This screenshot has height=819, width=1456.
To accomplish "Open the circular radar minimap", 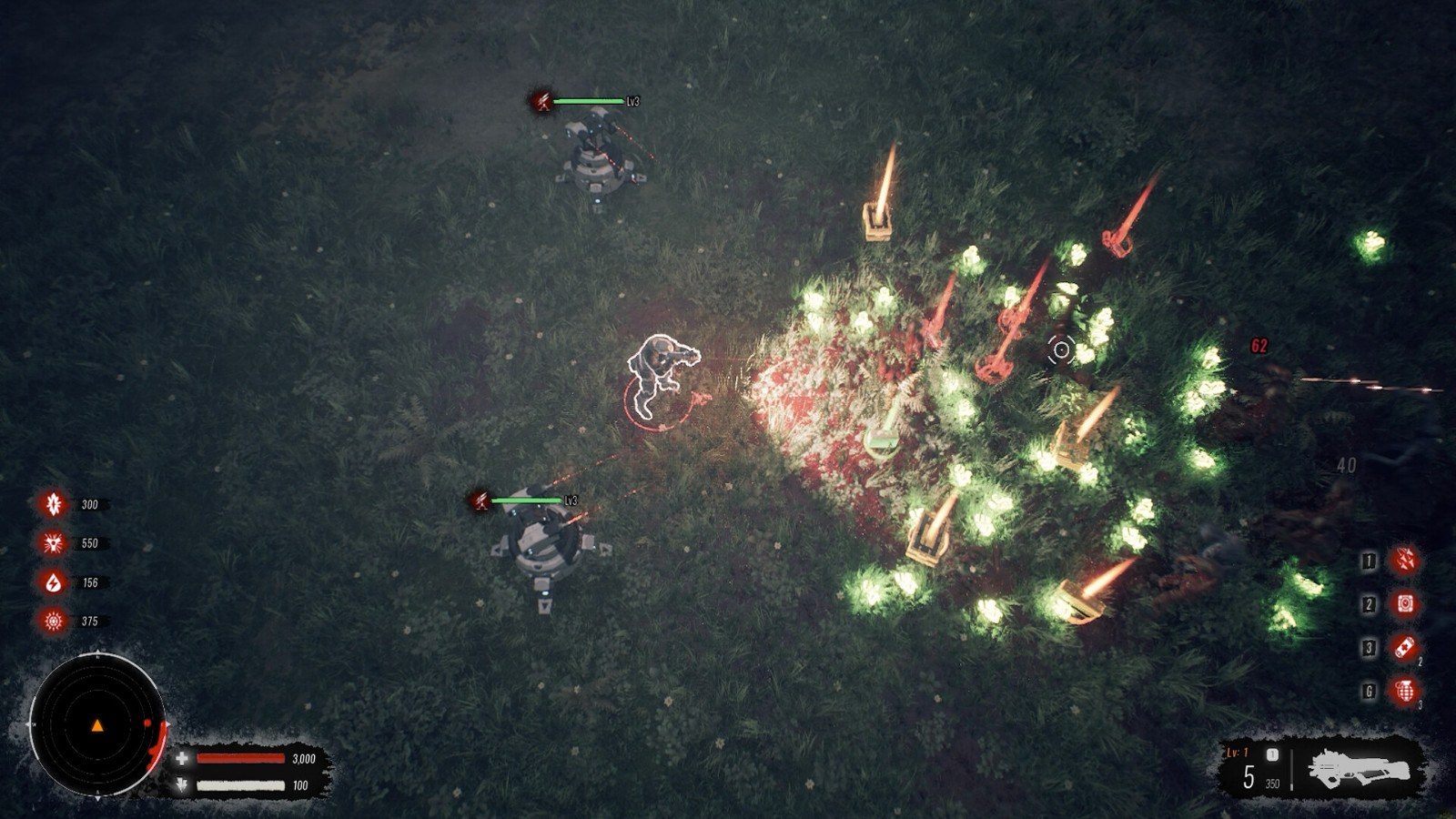I will click(97, 725).
